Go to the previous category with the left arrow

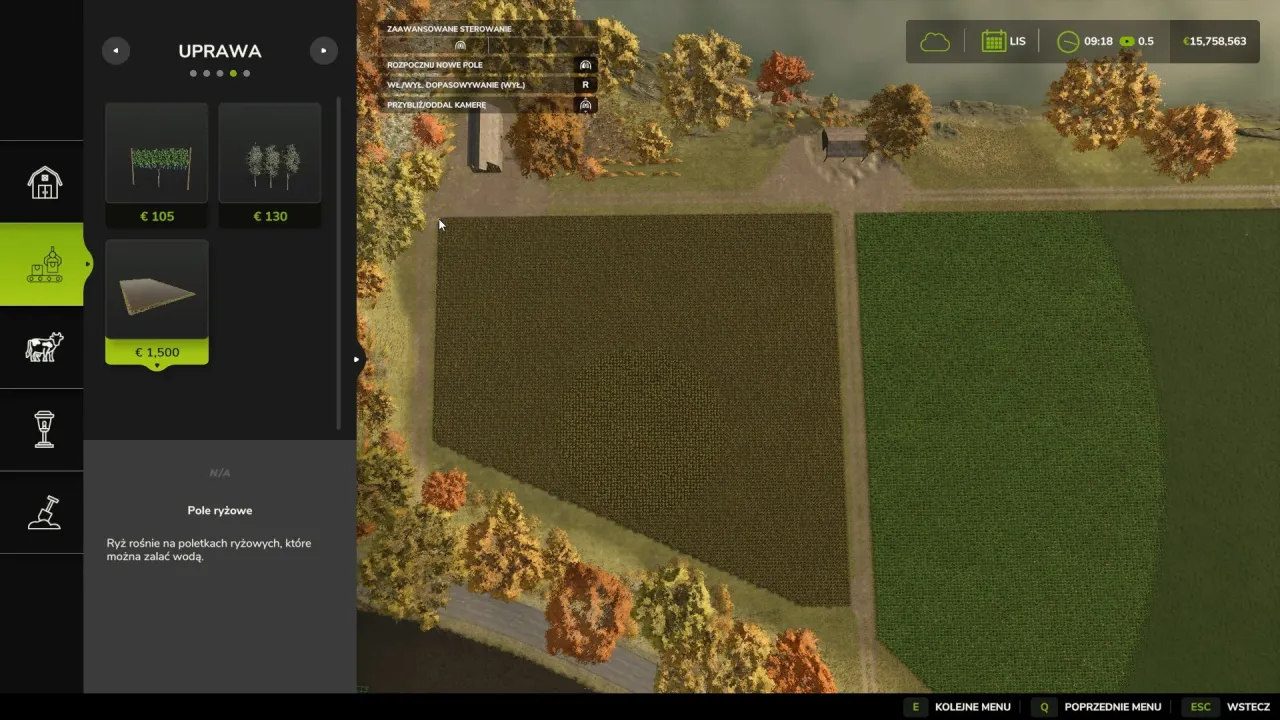(116, 51)
